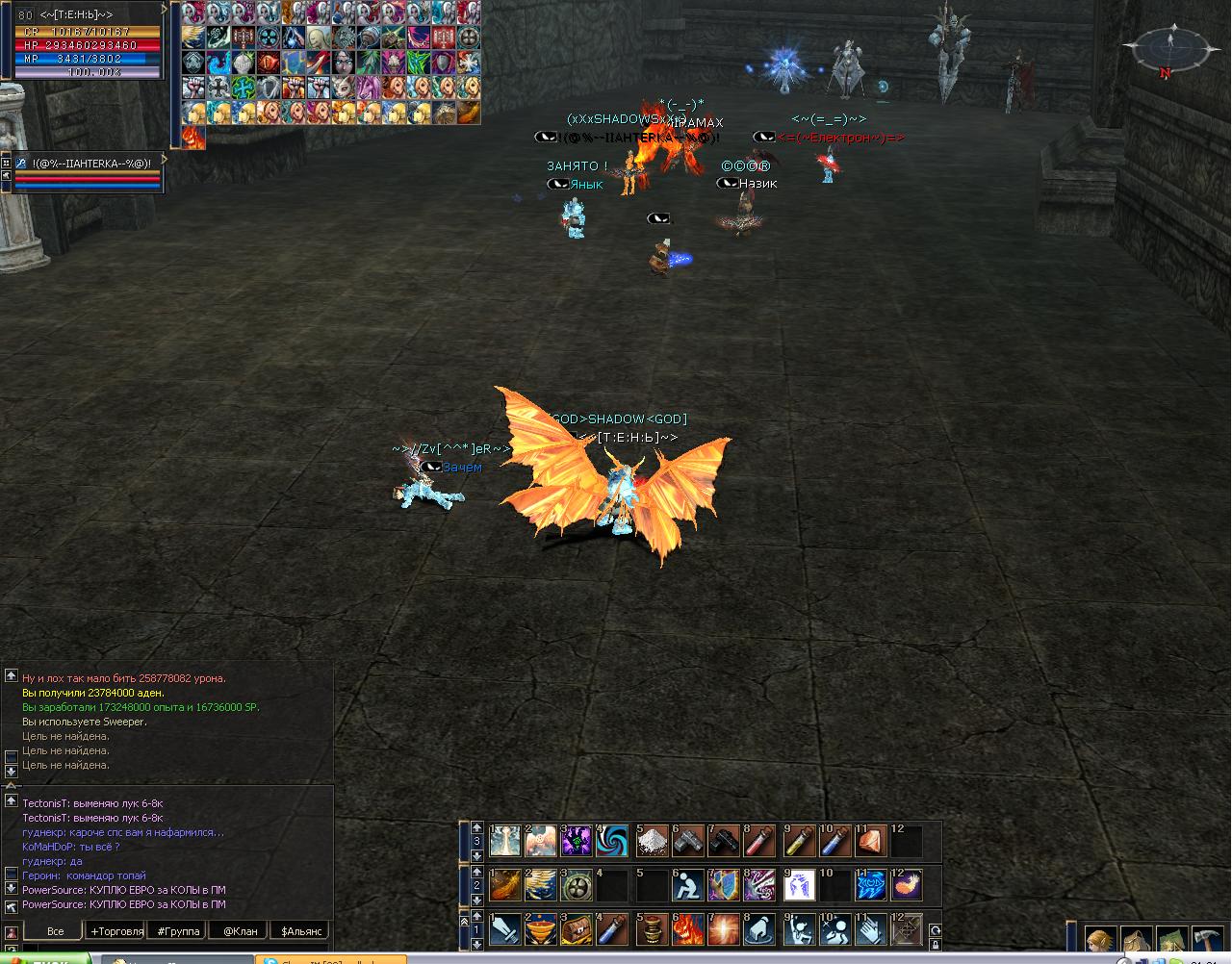
Task: Activate the flaming face skill icon
Action: 688,930
